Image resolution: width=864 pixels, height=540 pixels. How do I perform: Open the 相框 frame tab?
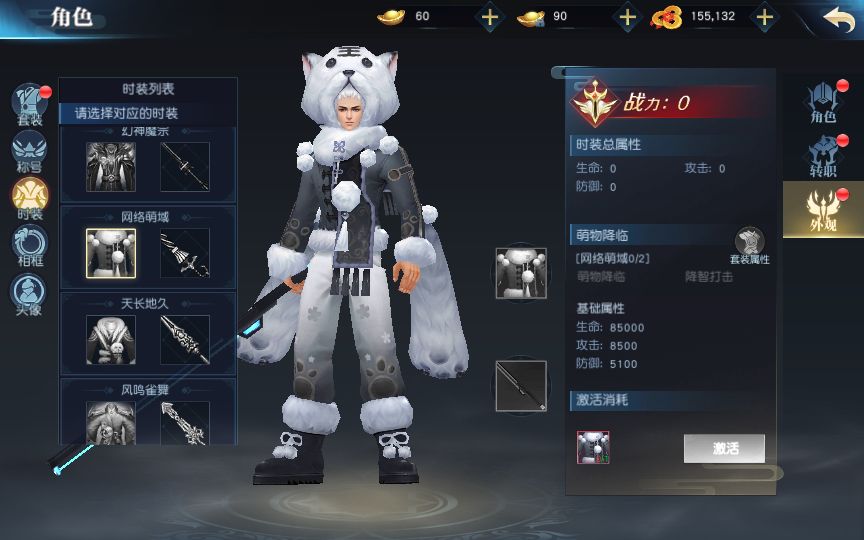30,245
